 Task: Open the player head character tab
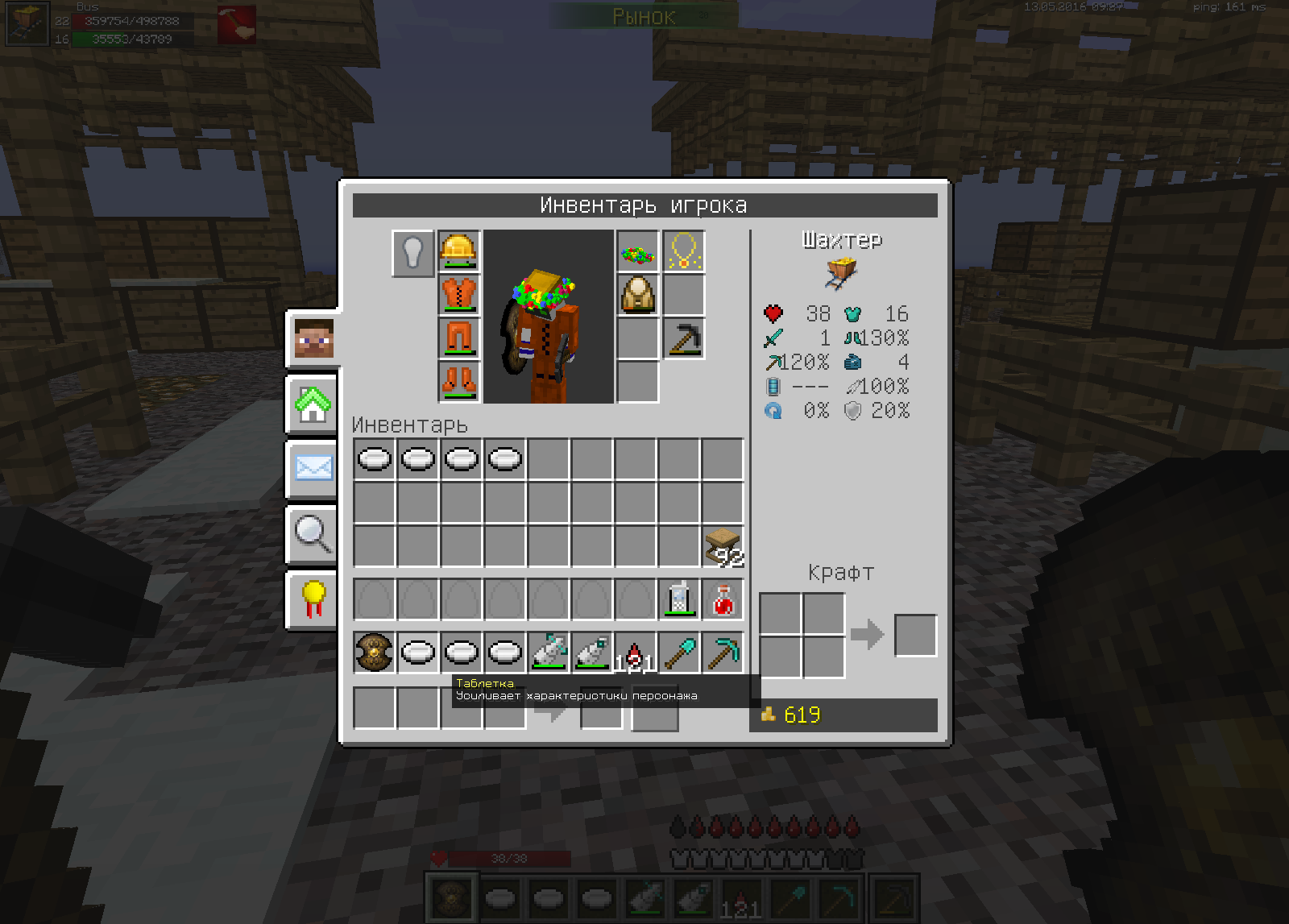click(313, 338)
